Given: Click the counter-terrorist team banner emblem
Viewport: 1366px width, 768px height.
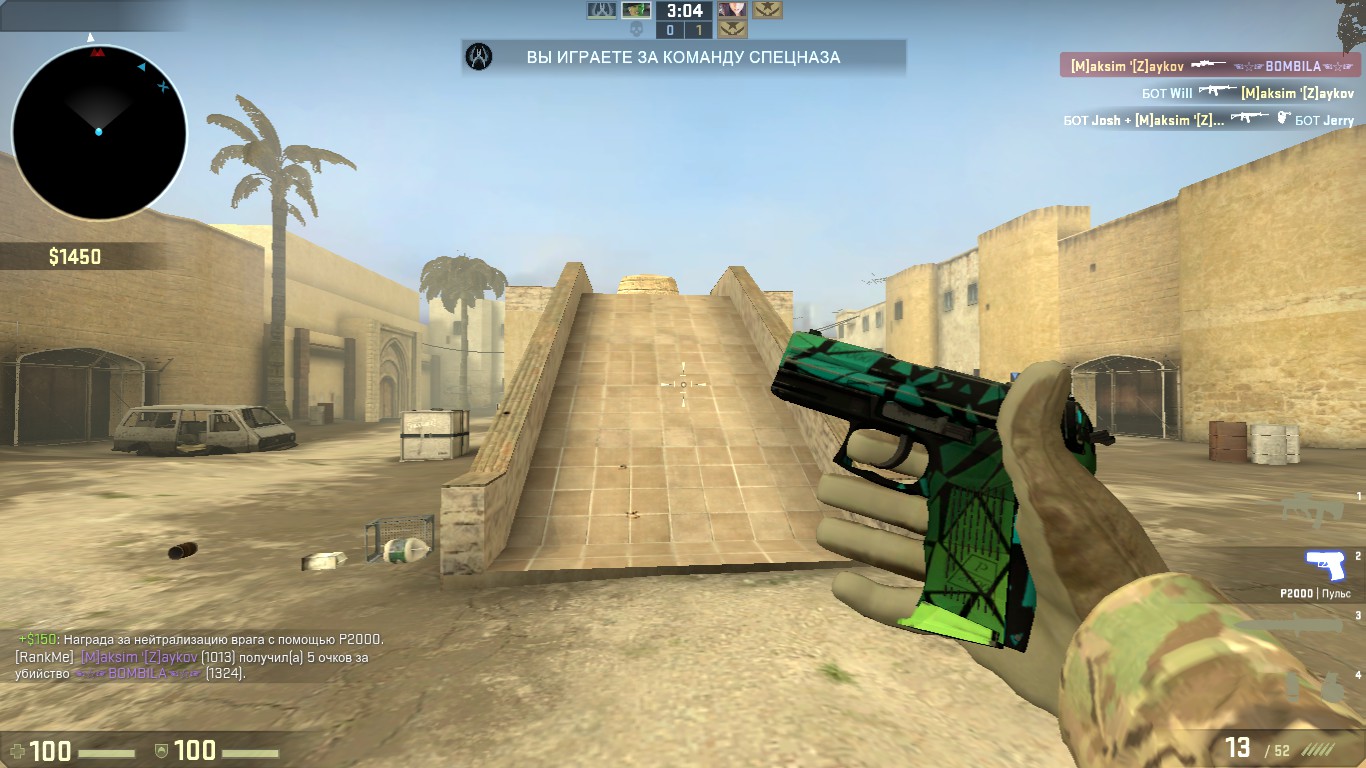Looking at the screenshot, I should pos(480,57).
